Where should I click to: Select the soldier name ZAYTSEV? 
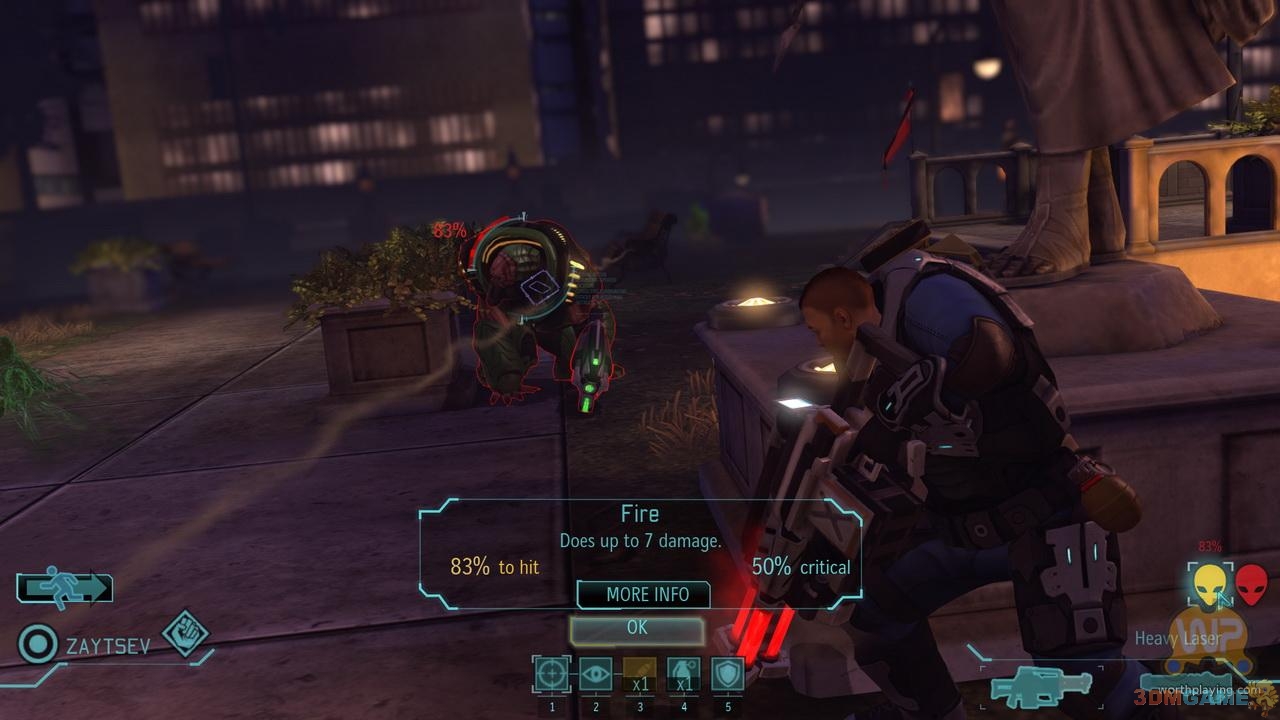108,646
